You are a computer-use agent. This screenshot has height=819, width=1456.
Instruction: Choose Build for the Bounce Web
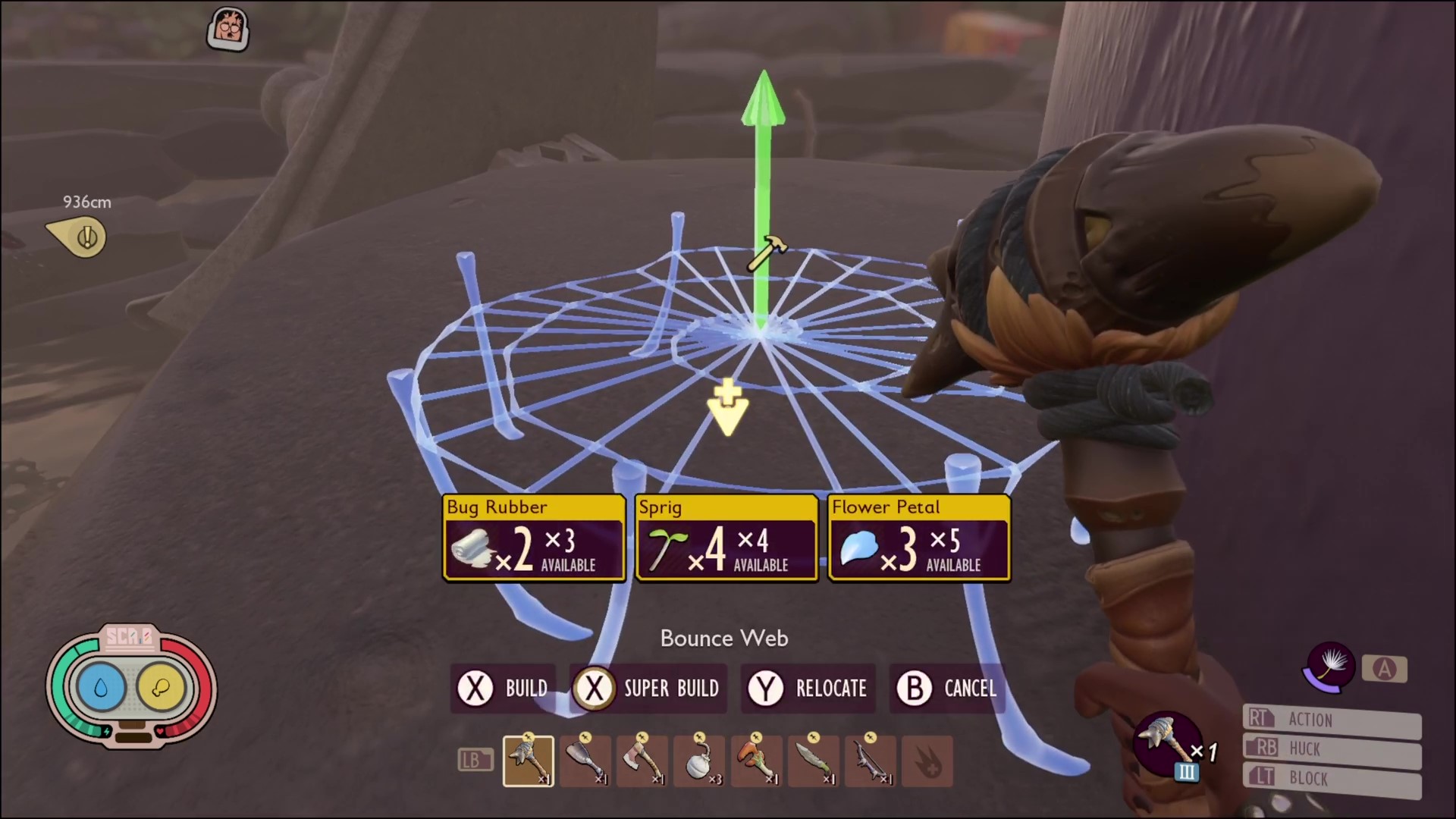pyautogui.click(x=503, y=689)
